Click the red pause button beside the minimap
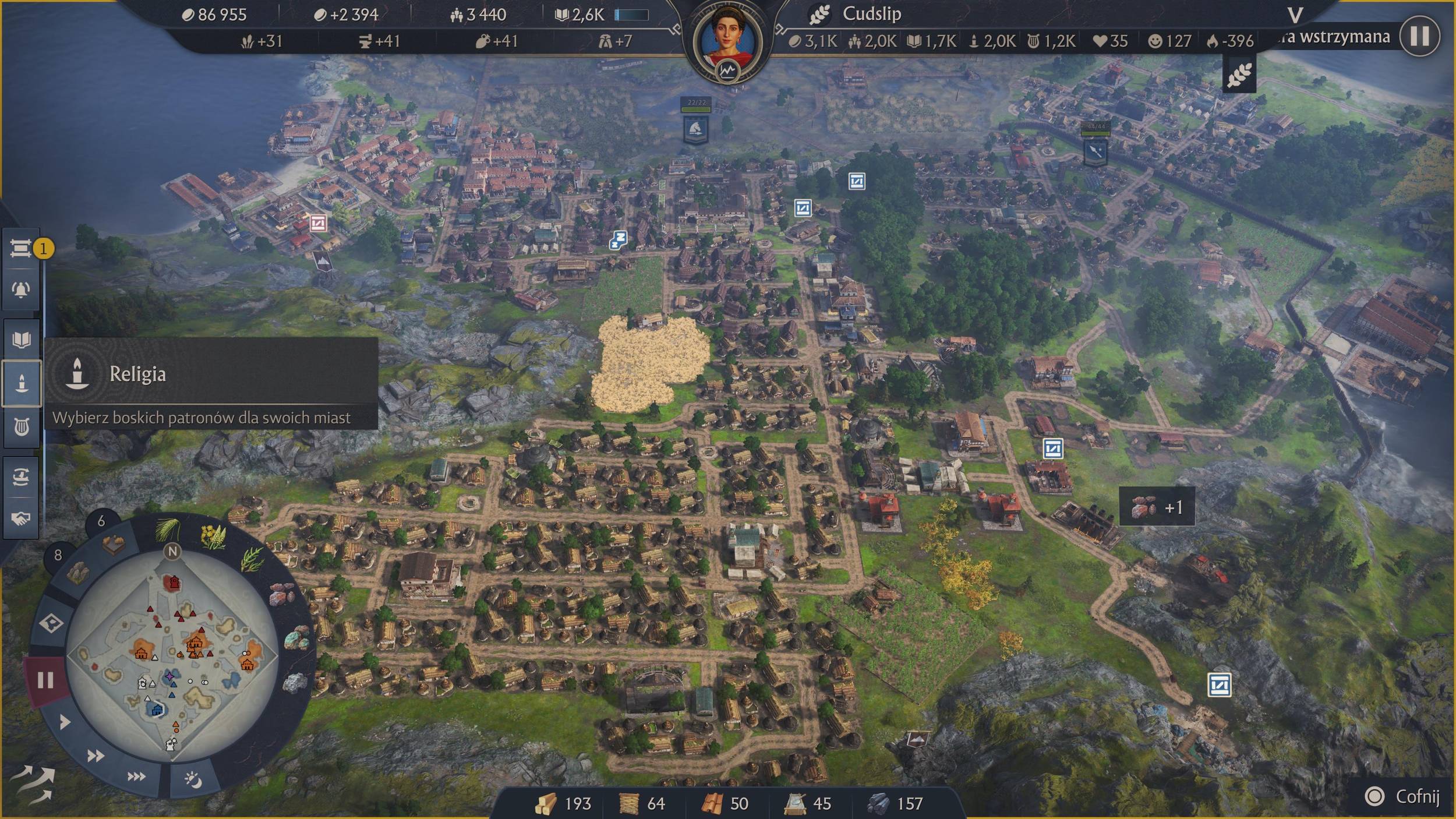The width and height of the screenshot is (1456, 819). point(45,680)
